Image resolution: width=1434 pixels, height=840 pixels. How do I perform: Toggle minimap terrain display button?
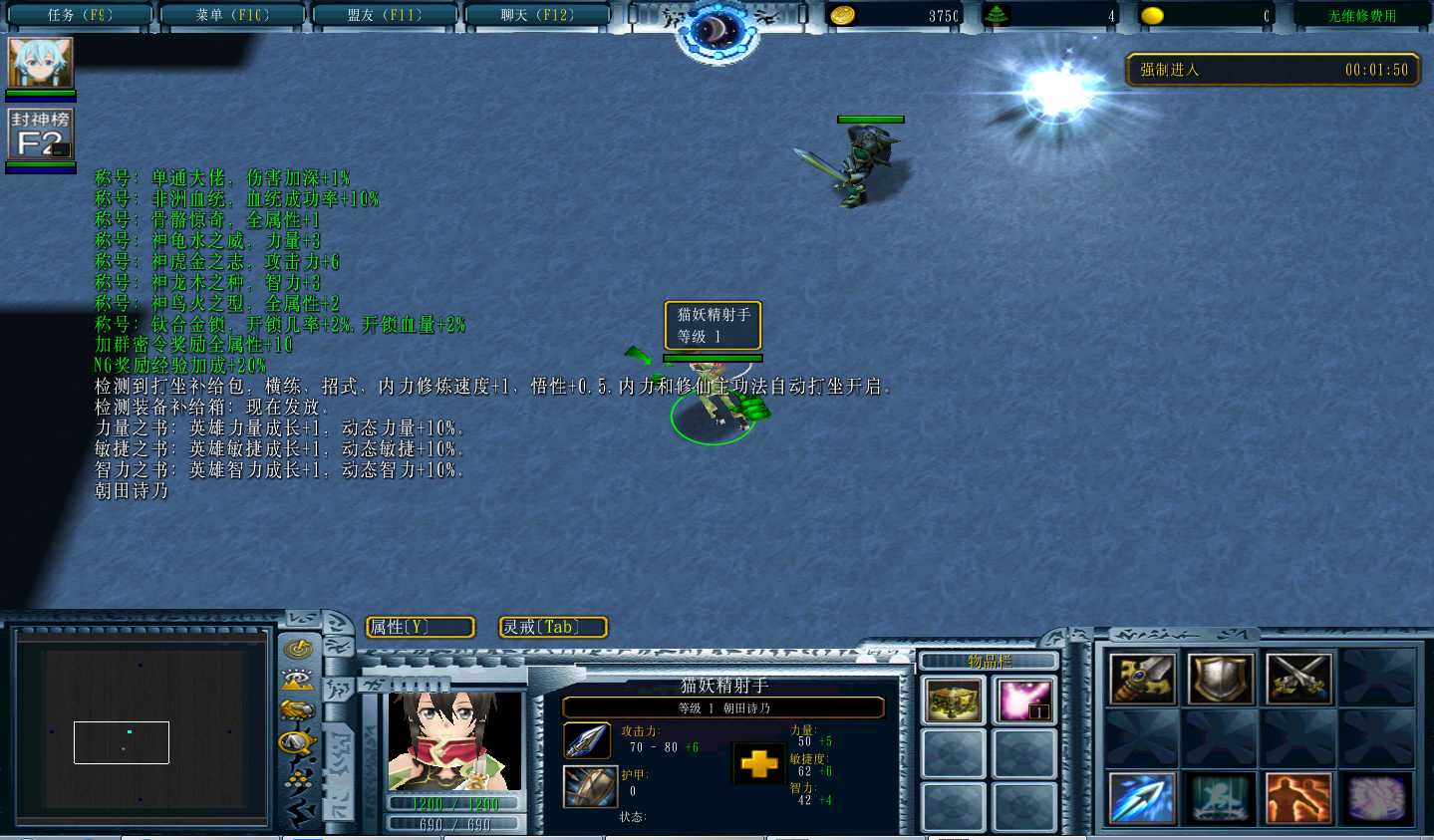[298, 680]
